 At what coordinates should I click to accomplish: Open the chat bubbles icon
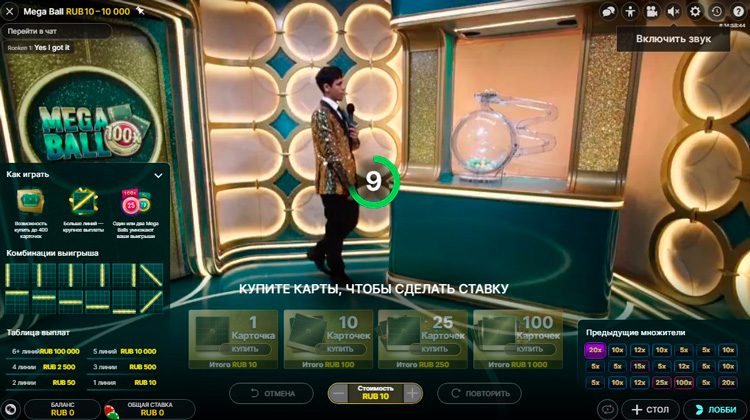point(608,11)
